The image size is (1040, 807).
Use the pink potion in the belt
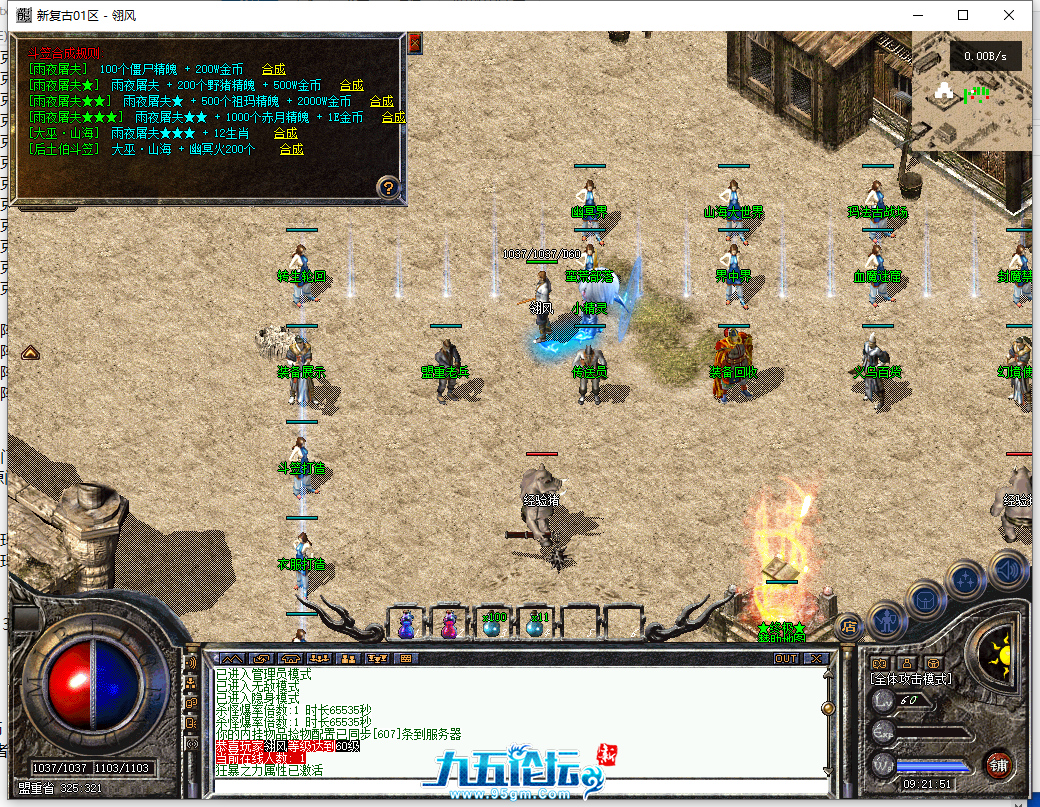pyautogui.click(x=449, y=623)
